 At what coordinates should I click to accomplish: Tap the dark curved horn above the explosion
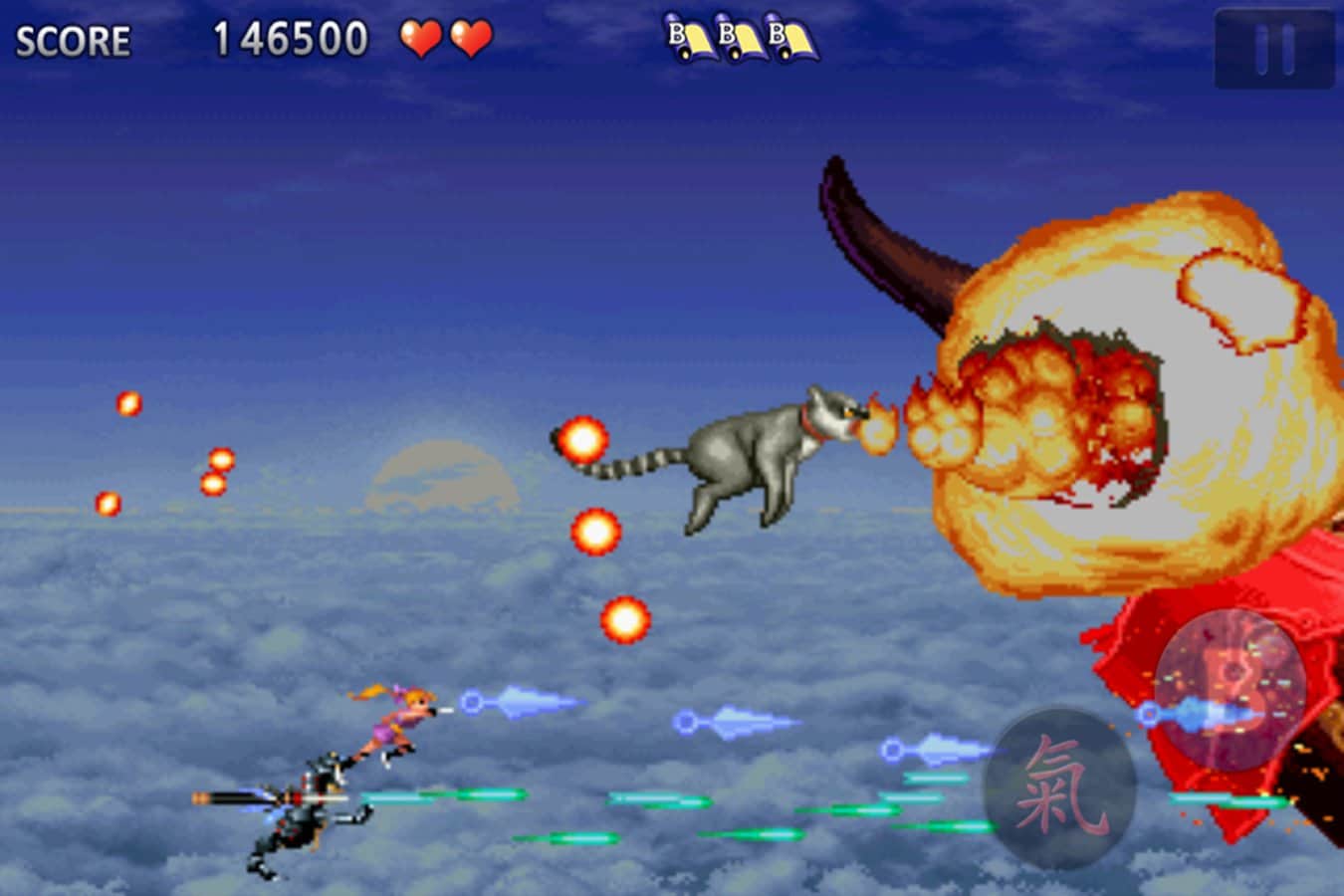pos(886,249)
